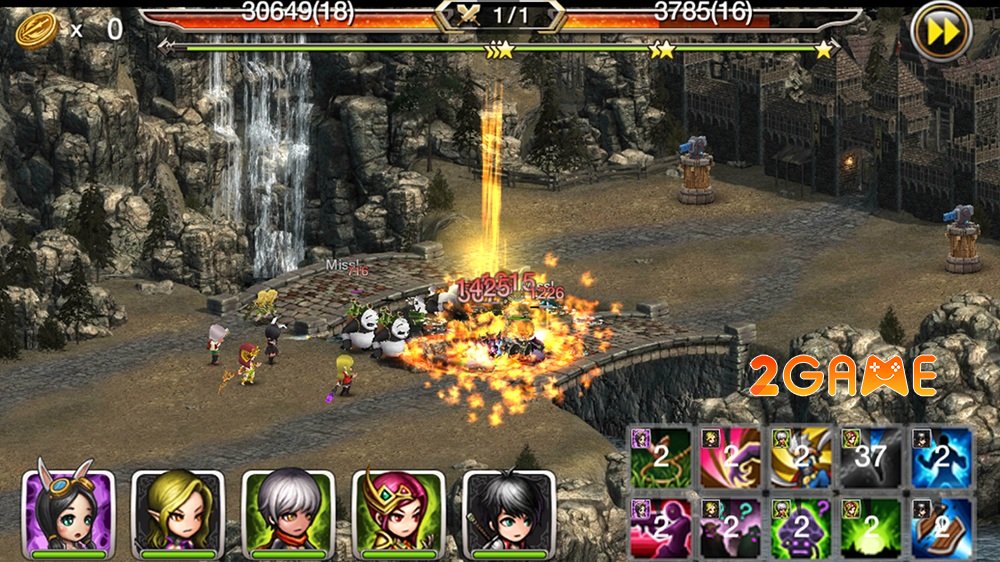Image resolution: width=1000 pixels, height=562 pixels.
Task: Cast the green glowing burst skill
Action: click(x=871, y=527)
